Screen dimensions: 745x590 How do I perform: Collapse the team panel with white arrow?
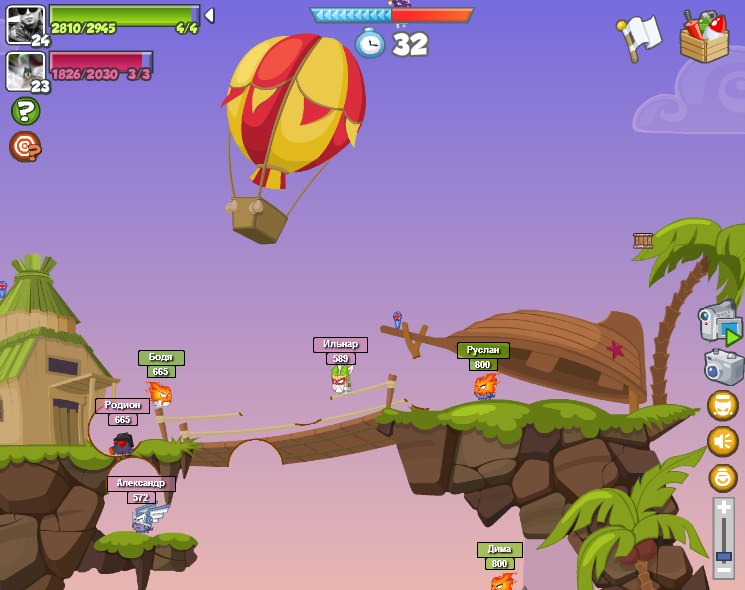209,16
